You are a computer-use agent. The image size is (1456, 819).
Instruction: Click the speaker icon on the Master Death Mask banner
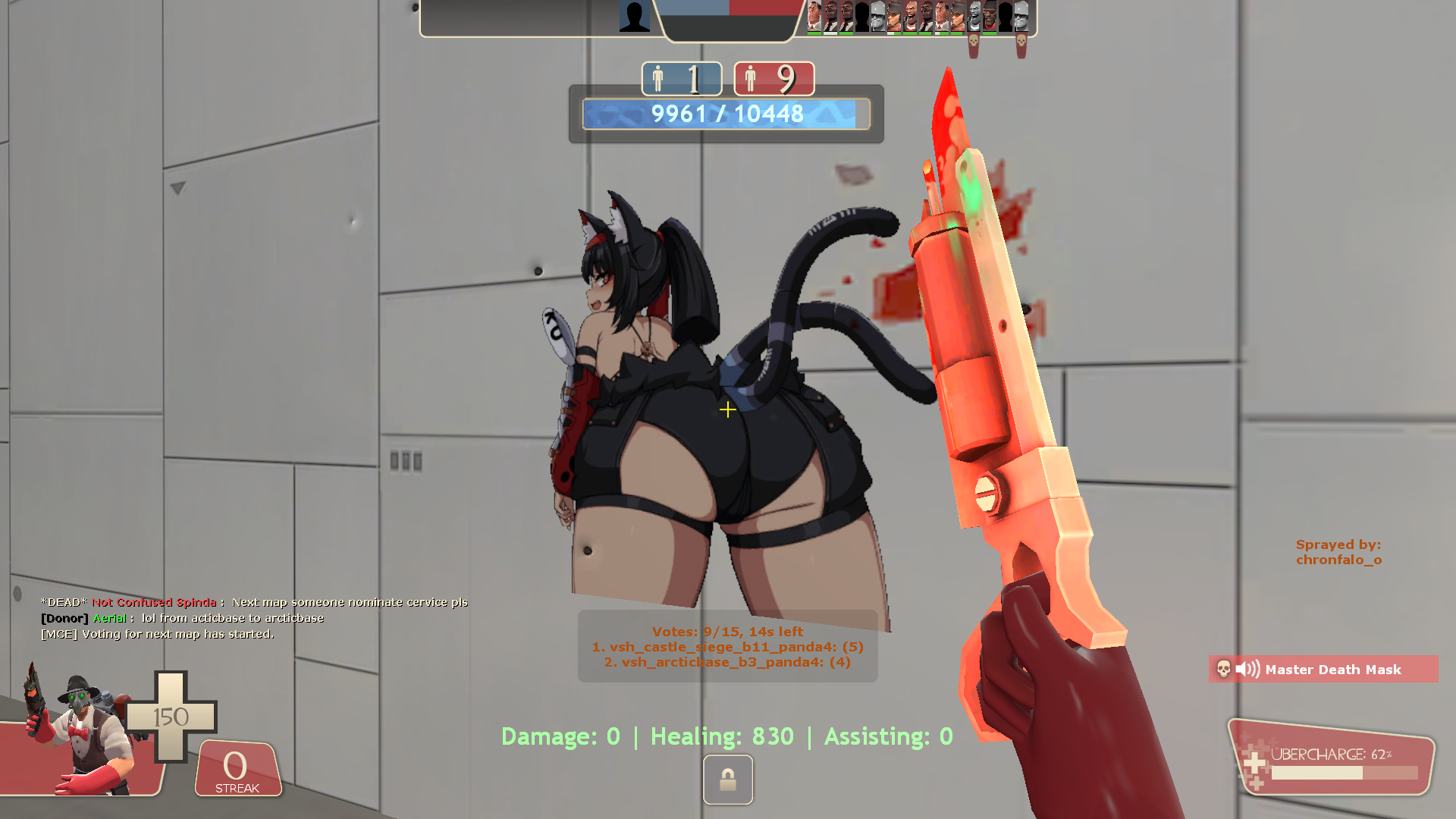pos(1250,669)
